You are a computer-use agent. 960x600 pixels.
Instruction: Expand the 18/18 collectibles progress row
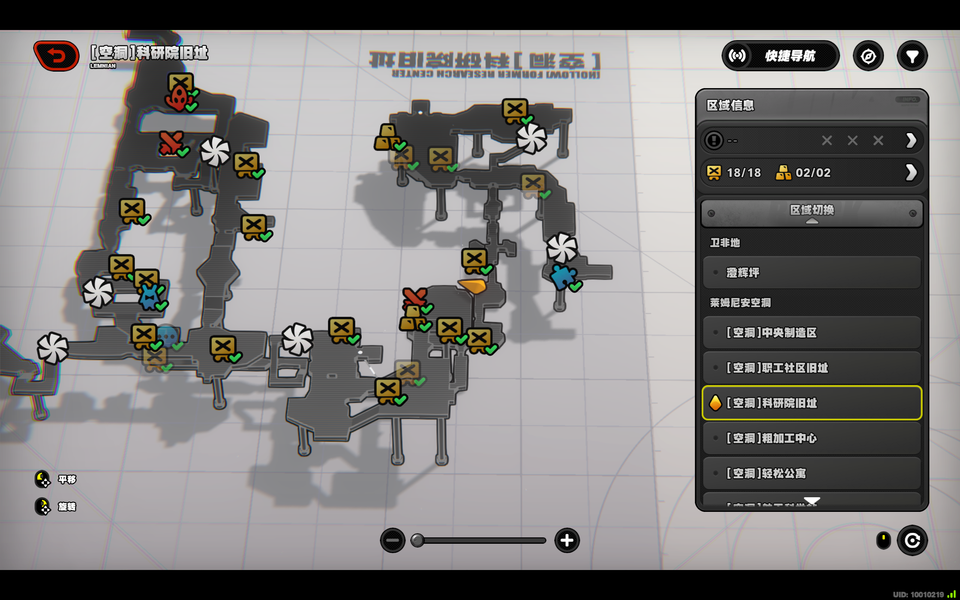[910, 172]
